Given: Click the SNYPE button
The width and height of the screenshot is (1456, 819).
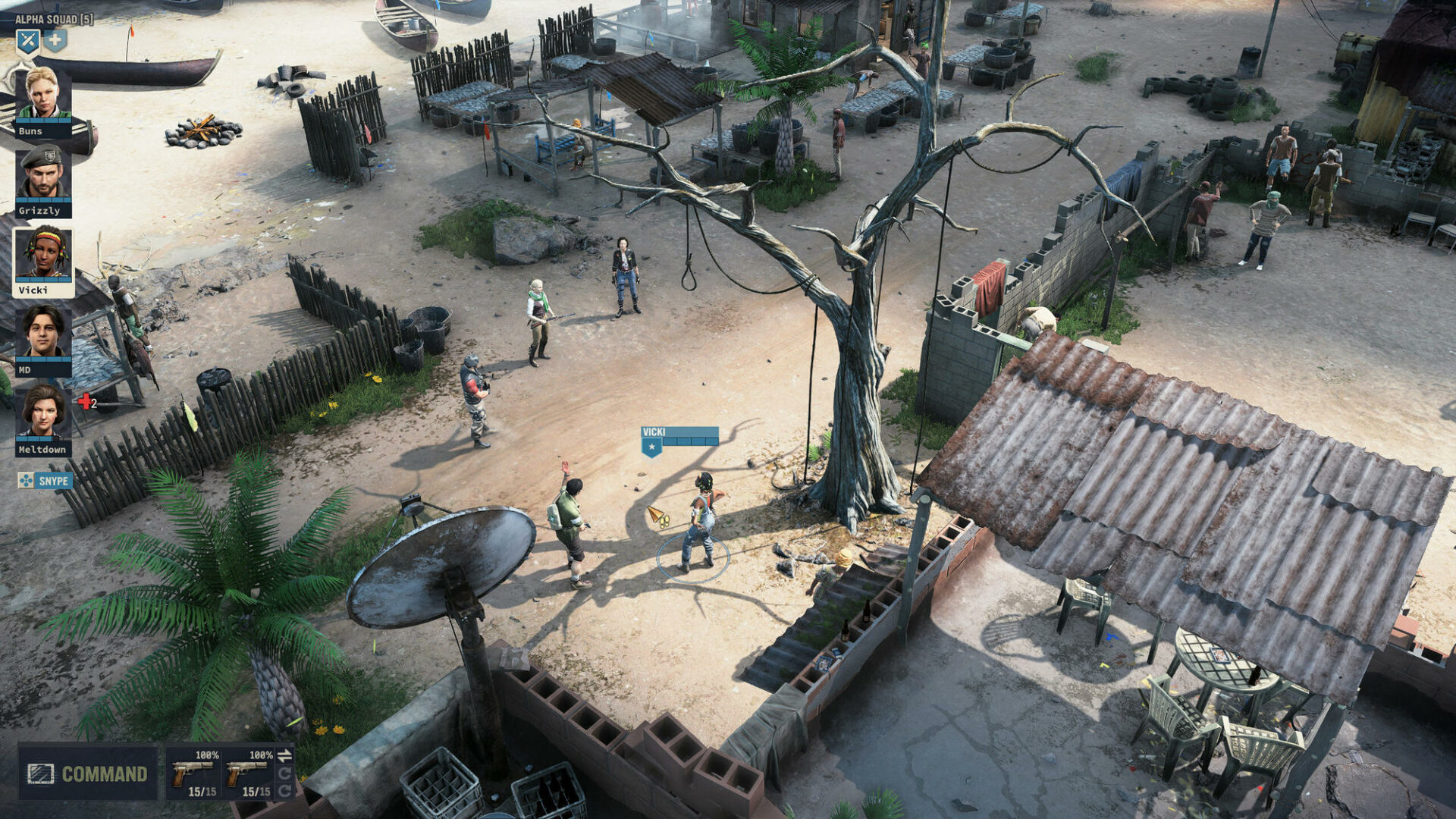Looking at the screenshot, I should click(x=53, y=480).
